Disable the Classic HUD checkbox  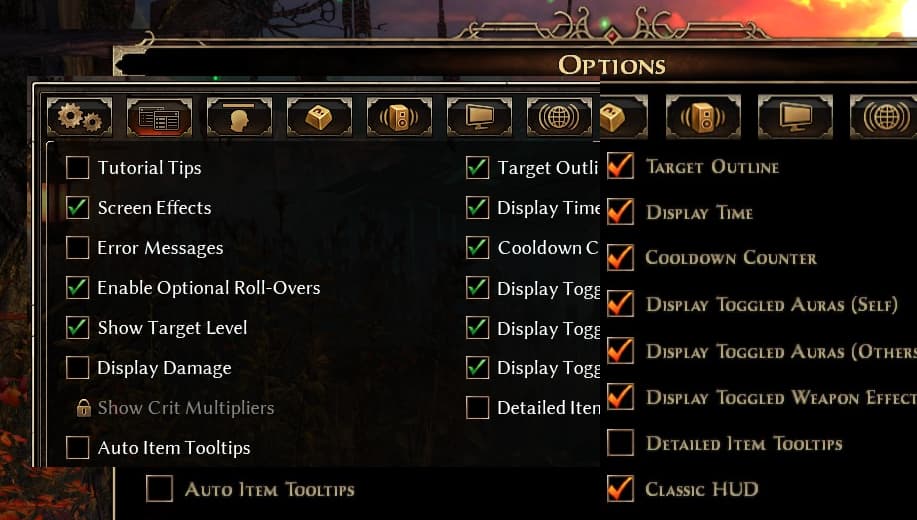pos(620,489)
